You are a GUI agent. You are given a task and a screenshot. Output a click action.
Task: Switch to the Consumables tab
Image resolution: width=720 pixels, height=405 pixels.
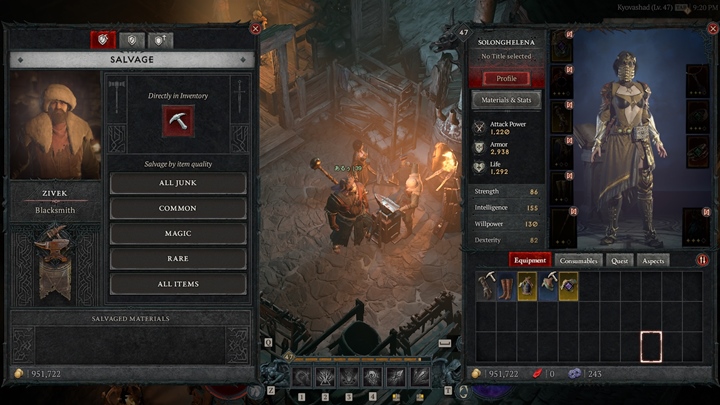[x=579, y=261]
